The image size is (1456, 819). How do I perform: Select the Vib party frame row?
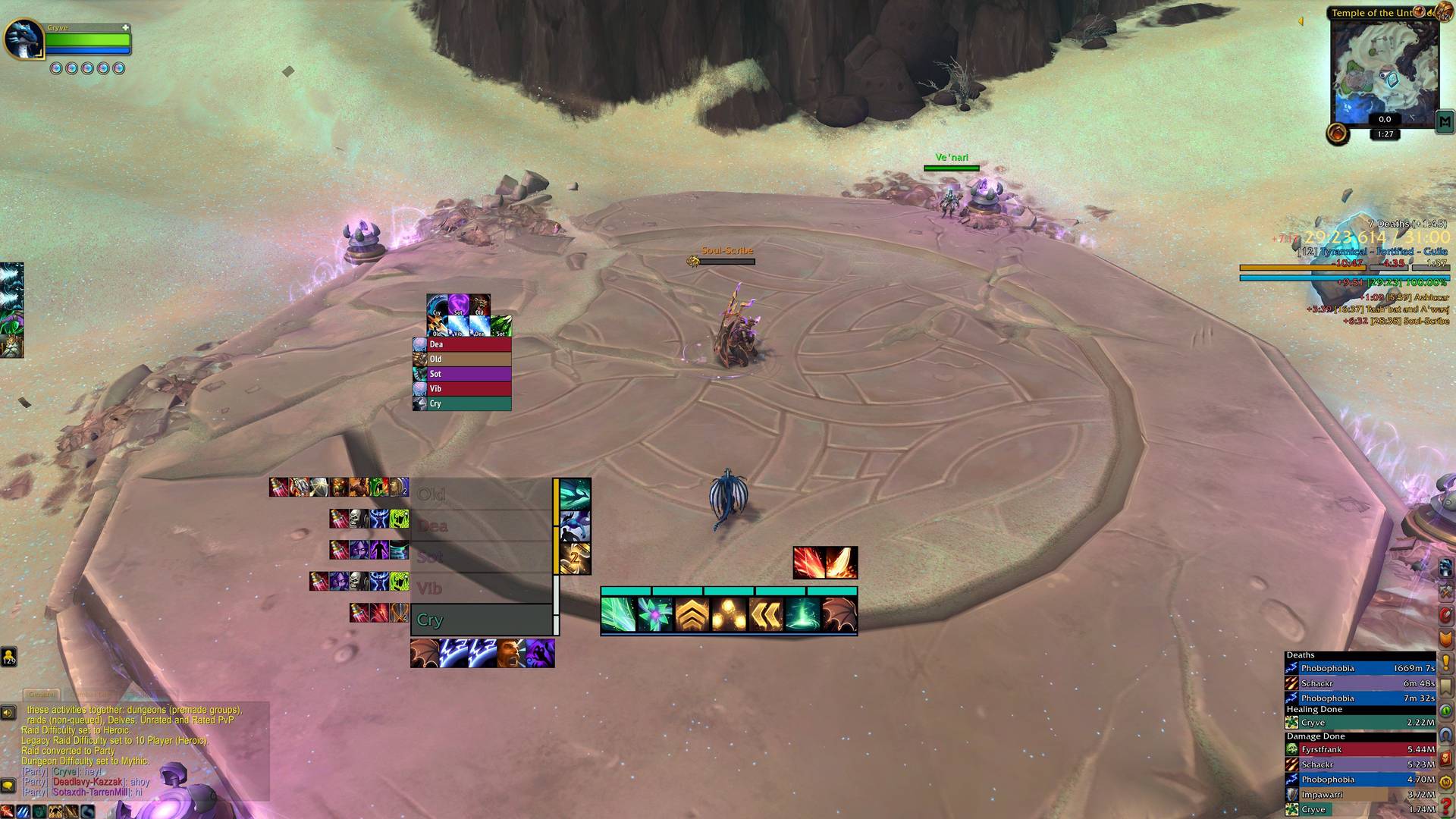tap(482, 588)
